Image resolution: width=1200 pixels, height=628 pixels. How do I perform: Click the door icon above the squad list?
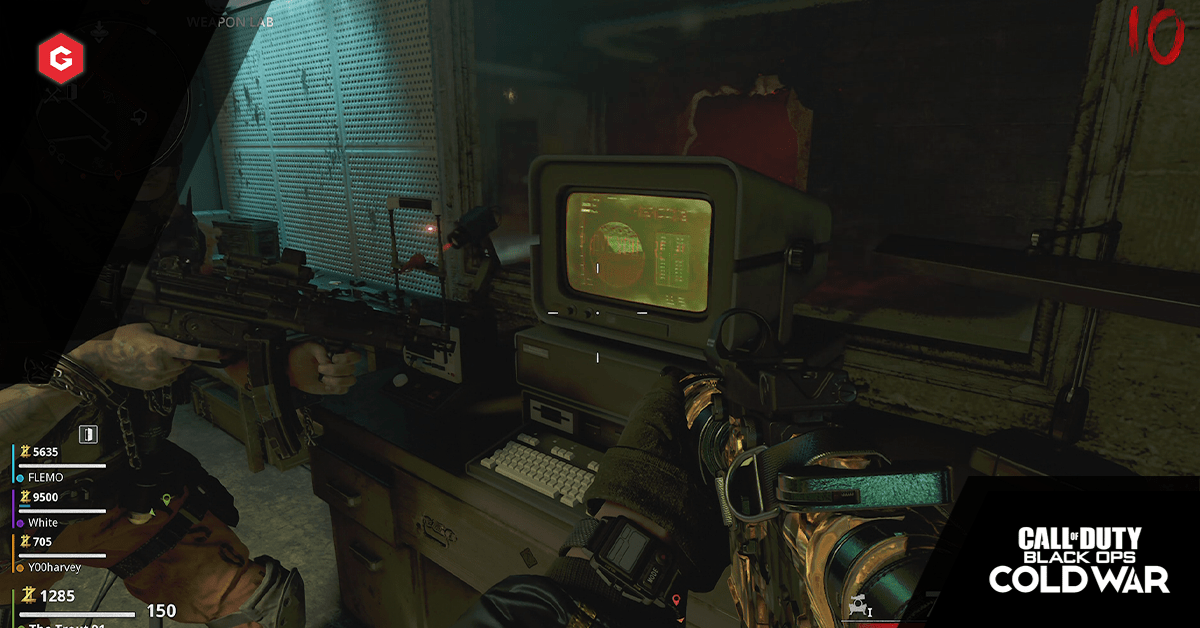89,433
